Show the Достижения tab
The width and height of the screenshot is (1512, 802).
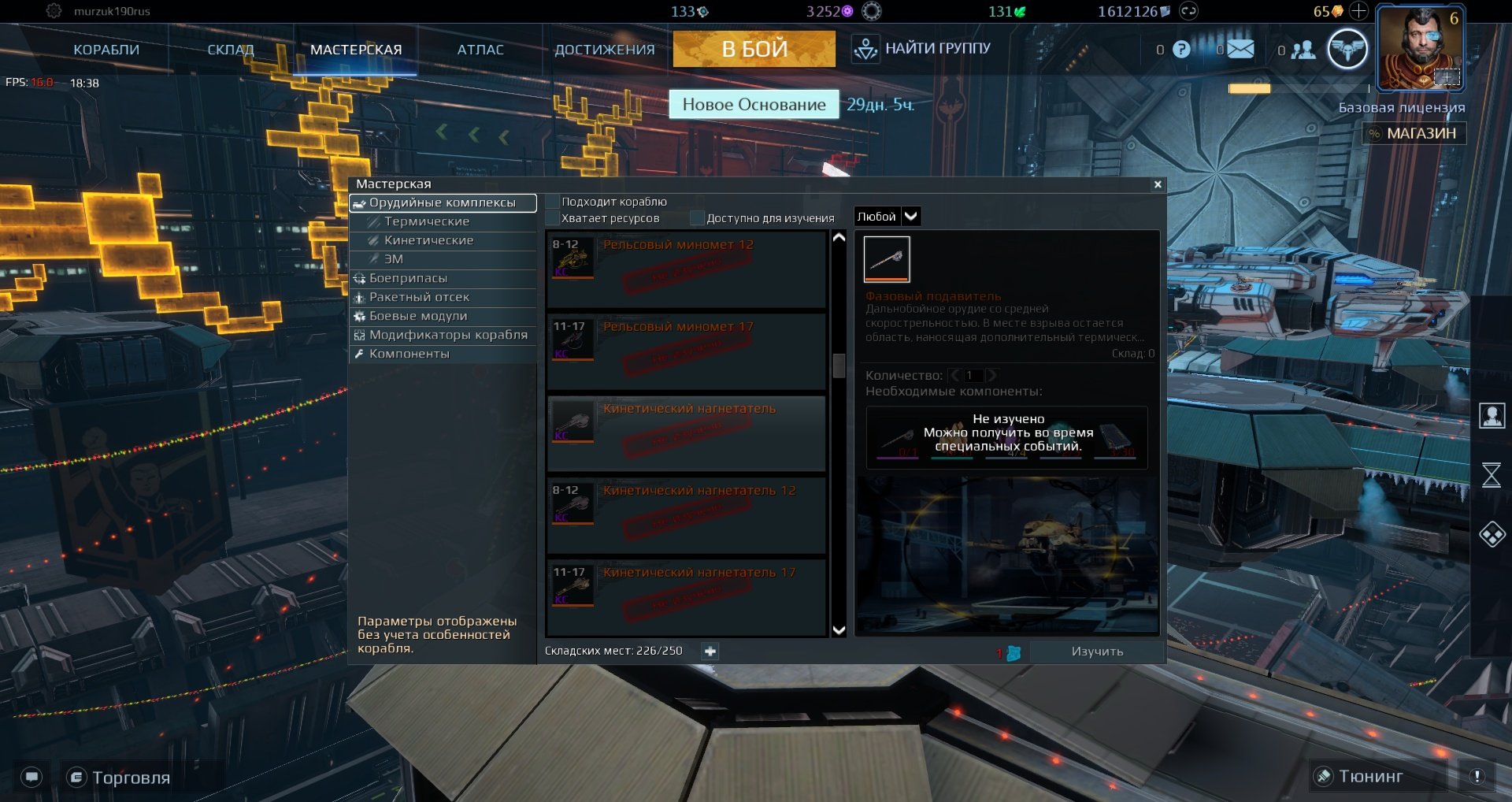point(604,50)
